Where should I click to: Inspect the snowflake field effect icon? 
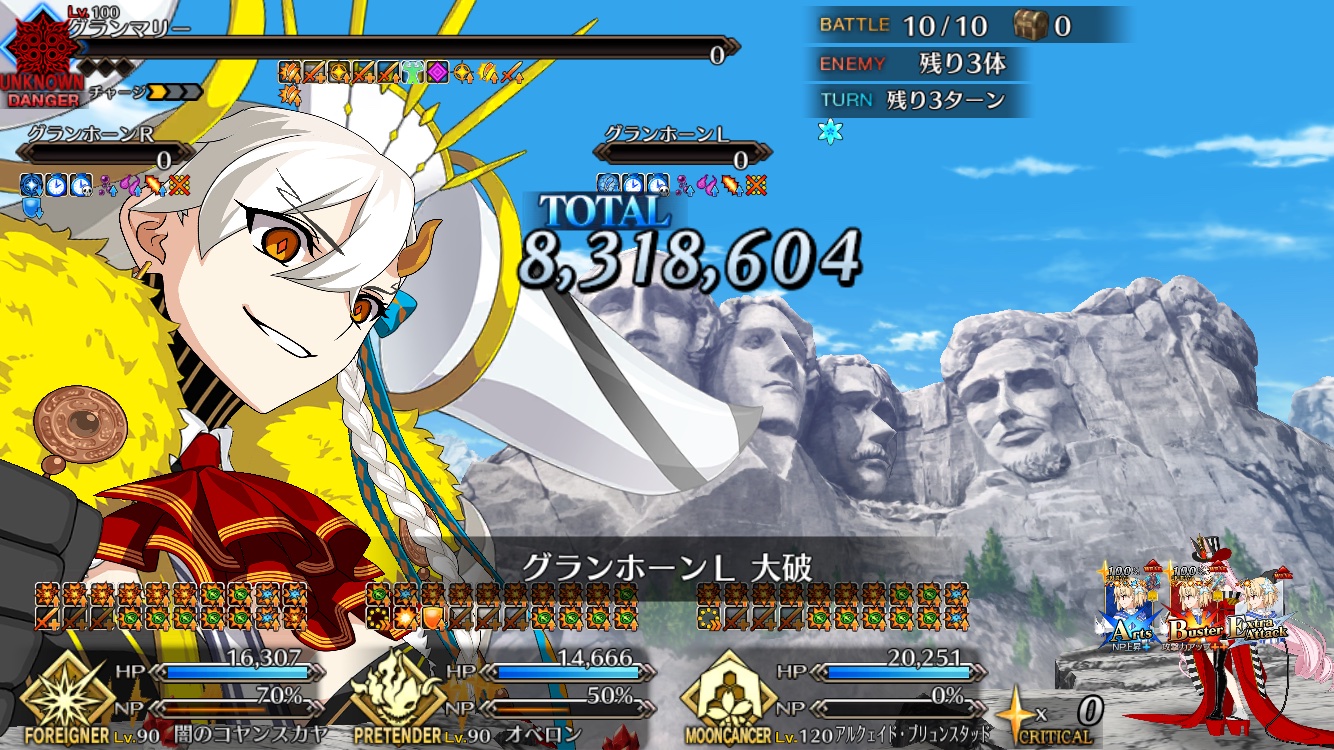tap(830, 133)
